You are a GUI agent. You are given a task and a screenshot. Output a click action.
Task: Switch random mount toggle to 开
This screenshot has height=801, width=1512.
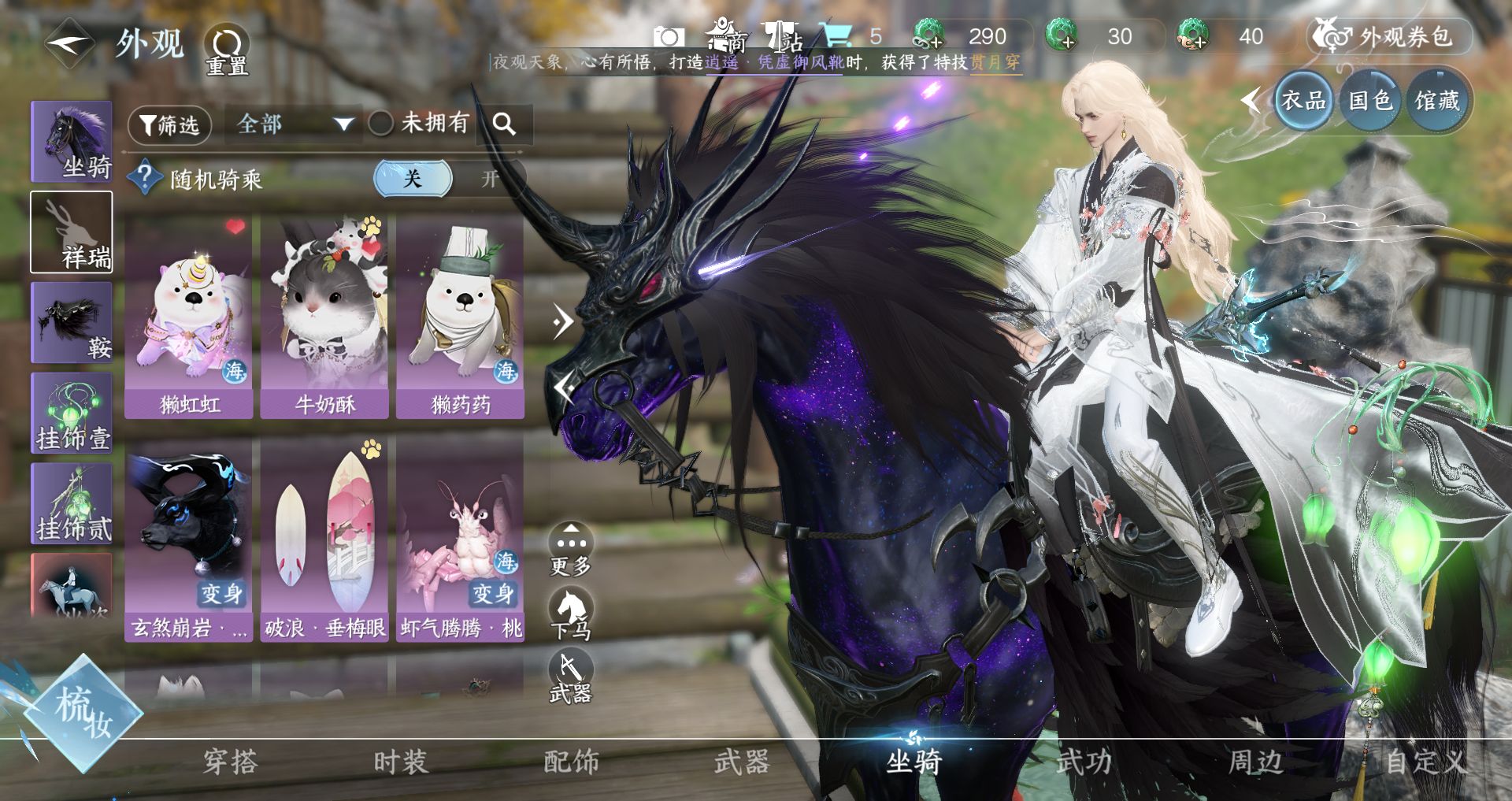(490, 179)
